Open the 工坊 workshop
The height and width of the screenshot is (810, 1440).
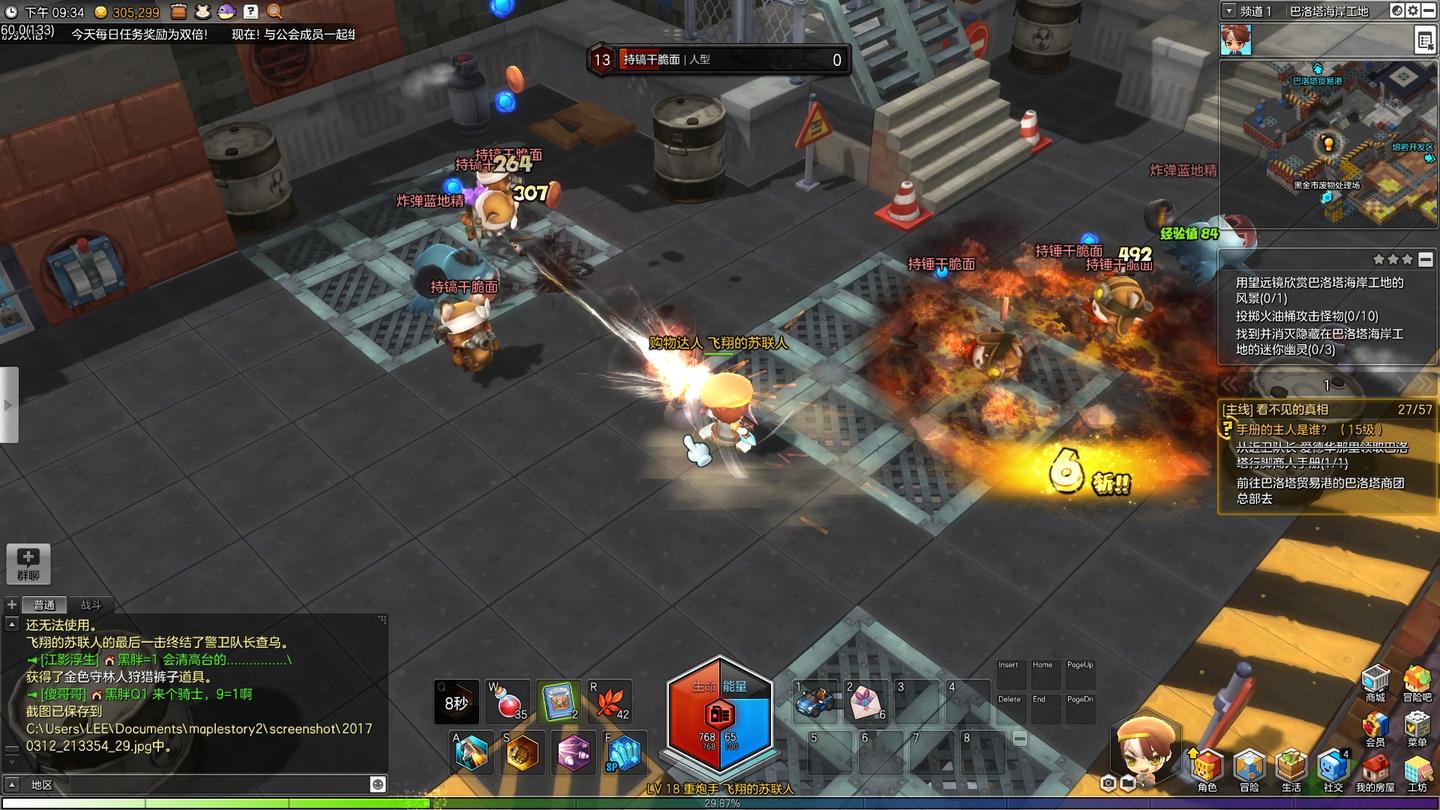[x=1417, y=768]
